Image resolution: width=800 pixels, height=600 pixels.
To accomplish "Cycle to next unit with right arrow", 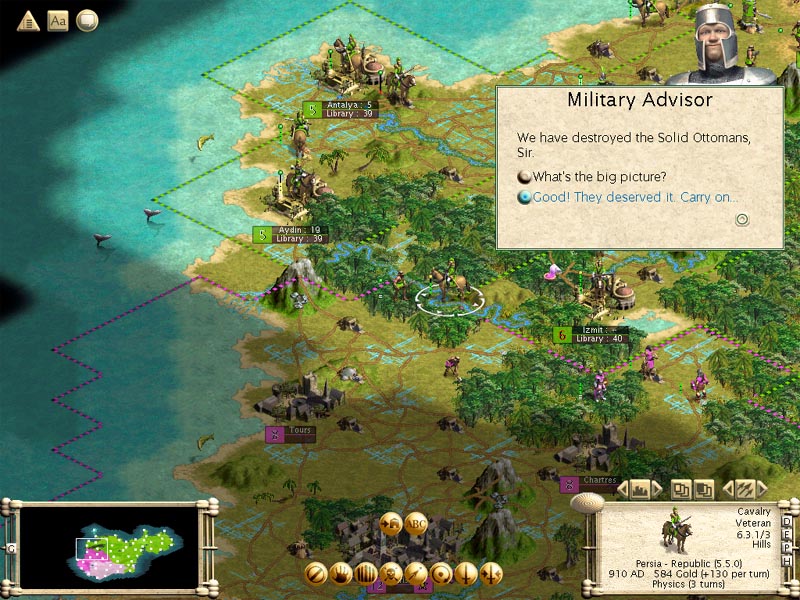I will (761, 489).
